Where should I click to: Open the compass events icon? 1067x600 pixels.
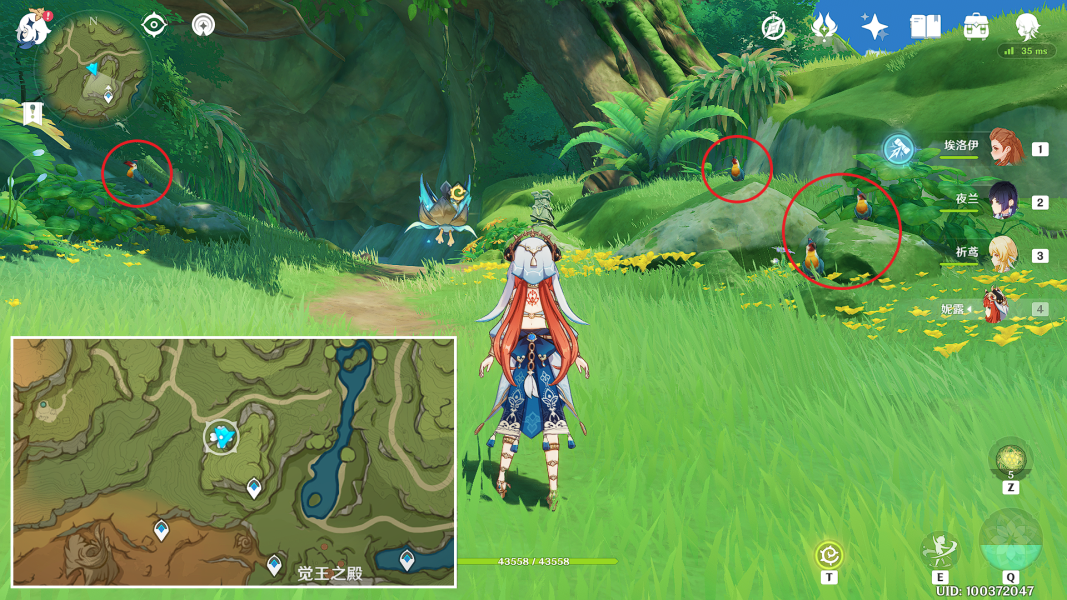(773, 27)
